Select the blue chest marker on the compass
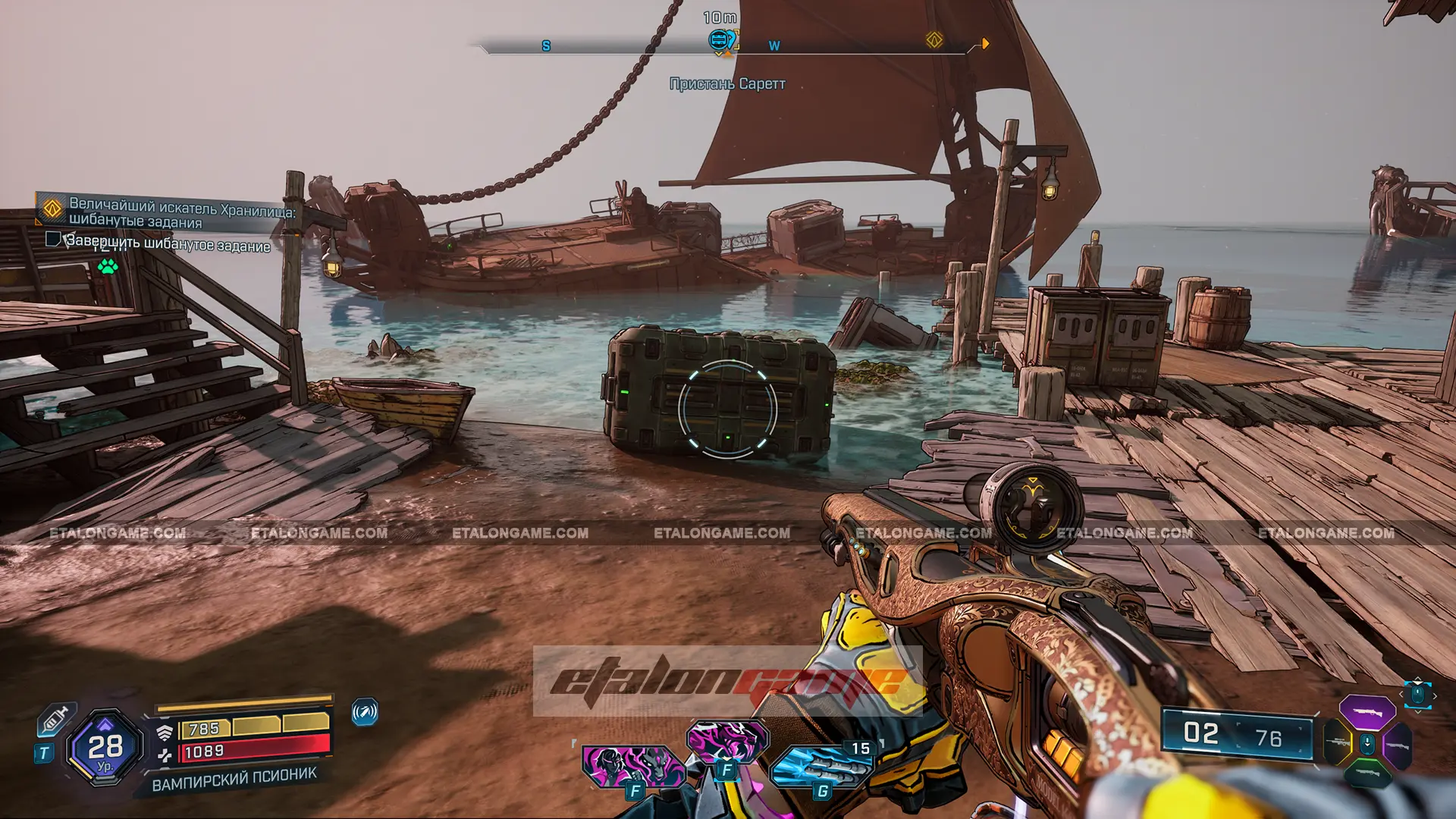 coord(718,39)
